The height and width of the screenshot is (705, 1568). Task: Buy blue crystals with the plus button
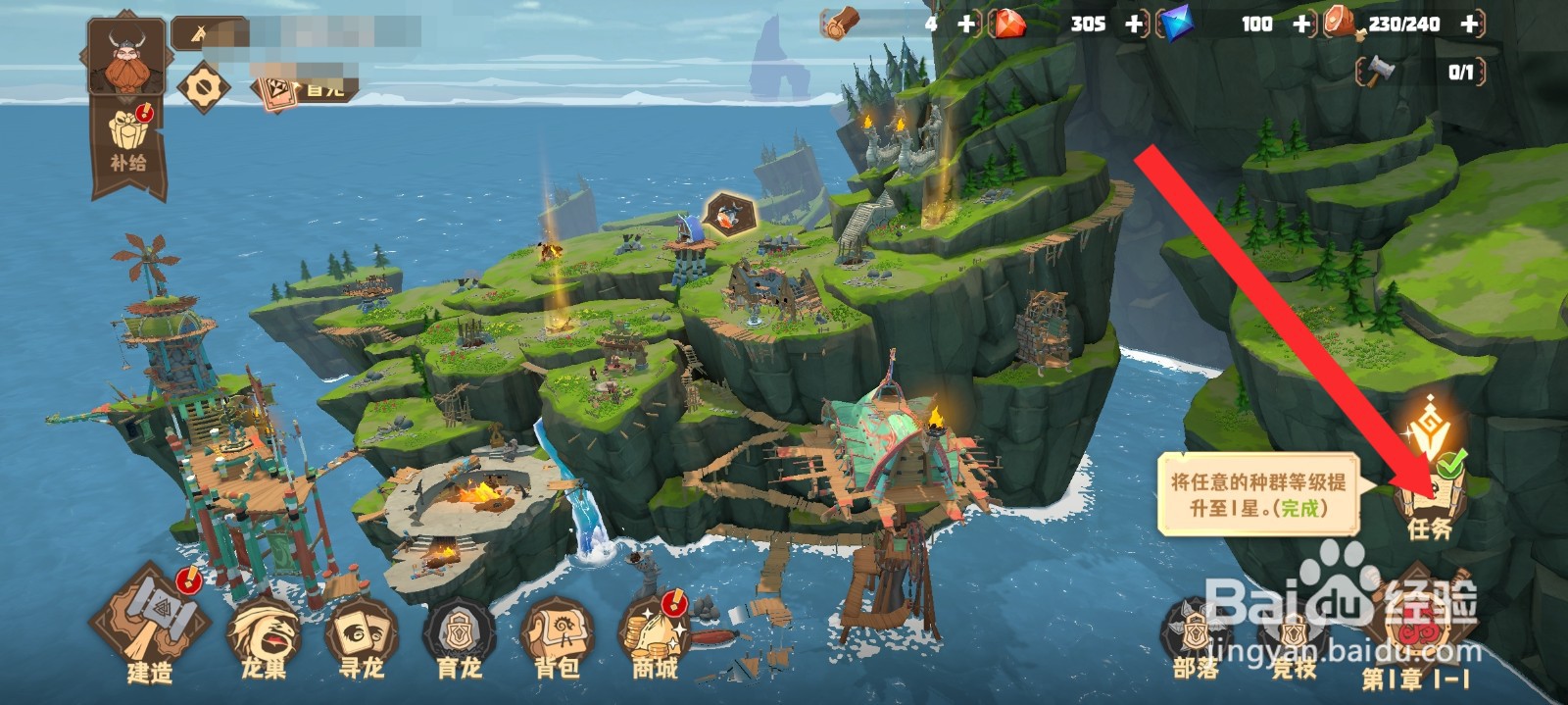[1301, 24]
